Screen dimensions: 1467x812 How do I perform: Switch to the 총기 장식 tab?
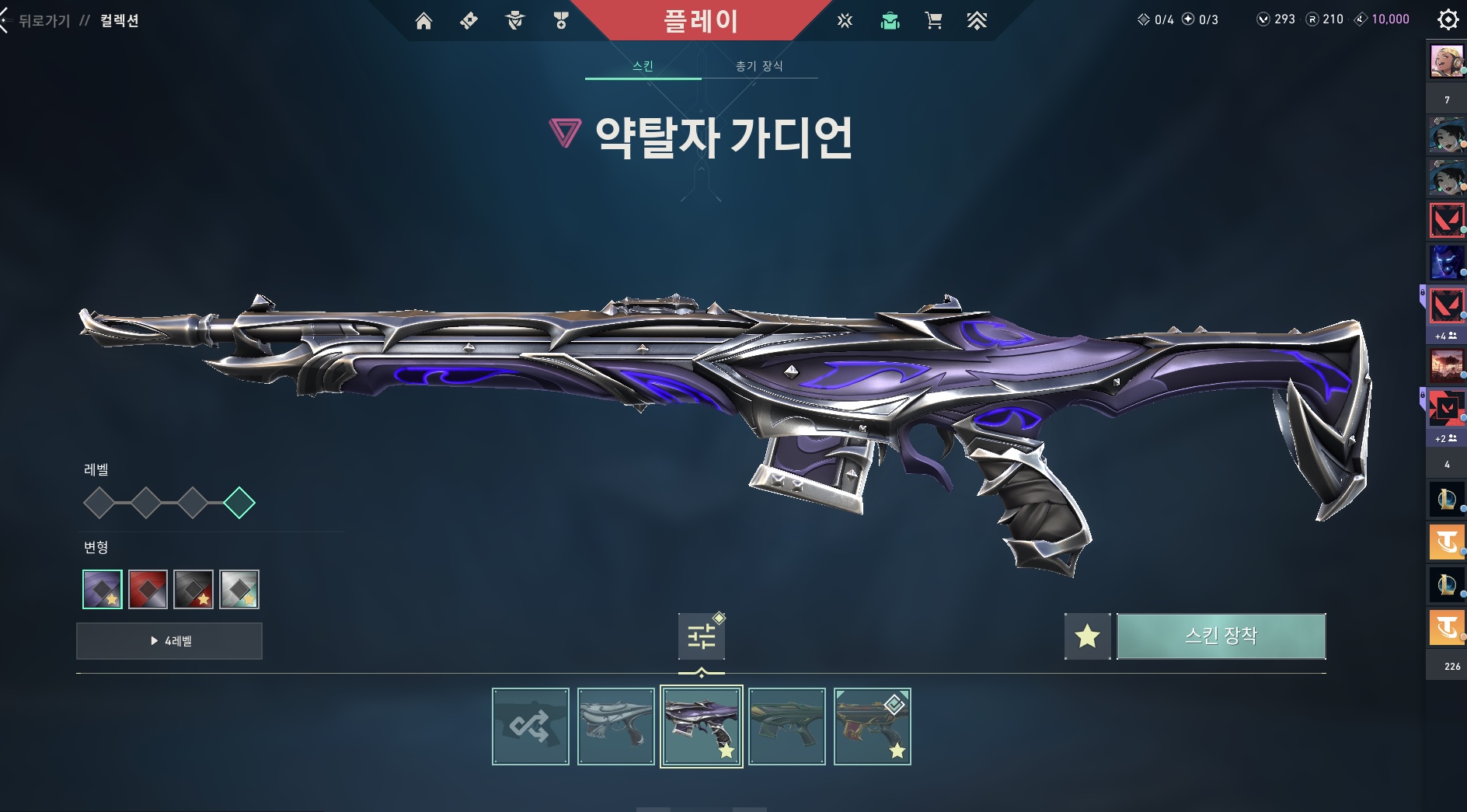pyautogui.click(x=759, y=66)
